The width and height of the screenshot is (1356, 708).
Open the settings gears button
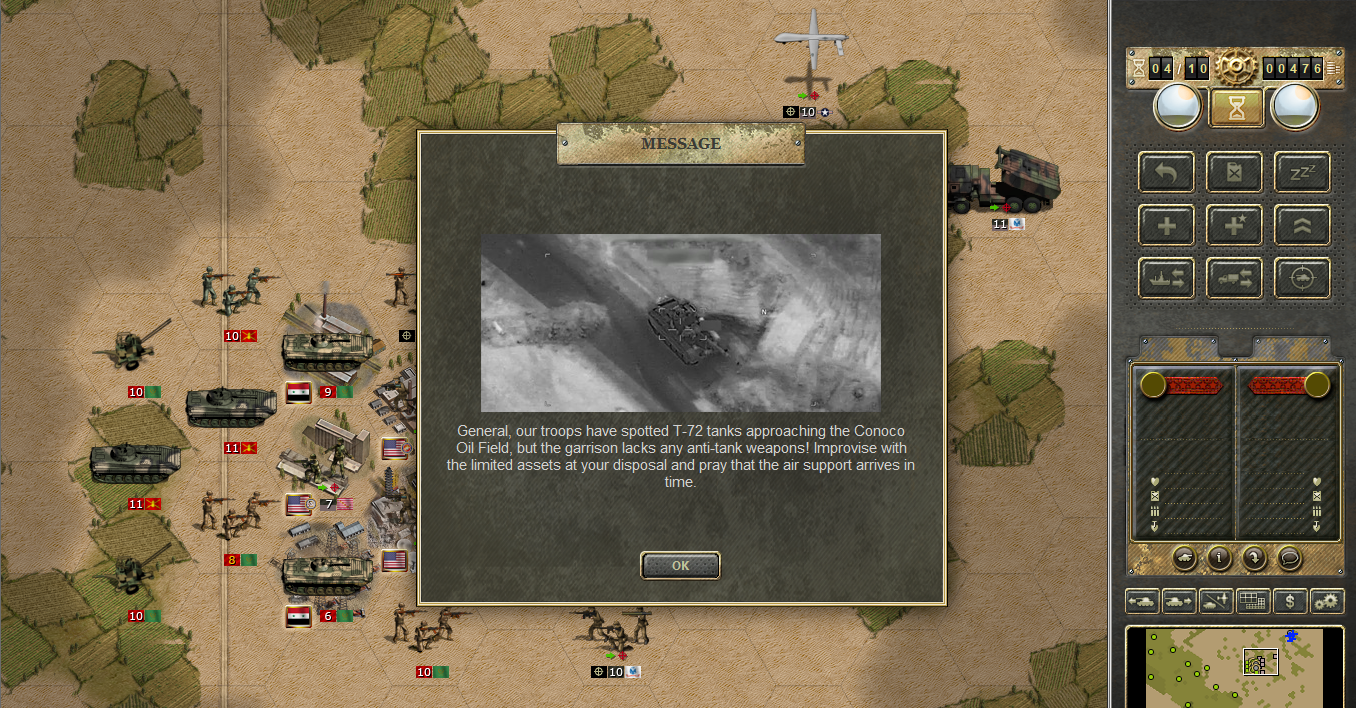(x=1328, y=602)
